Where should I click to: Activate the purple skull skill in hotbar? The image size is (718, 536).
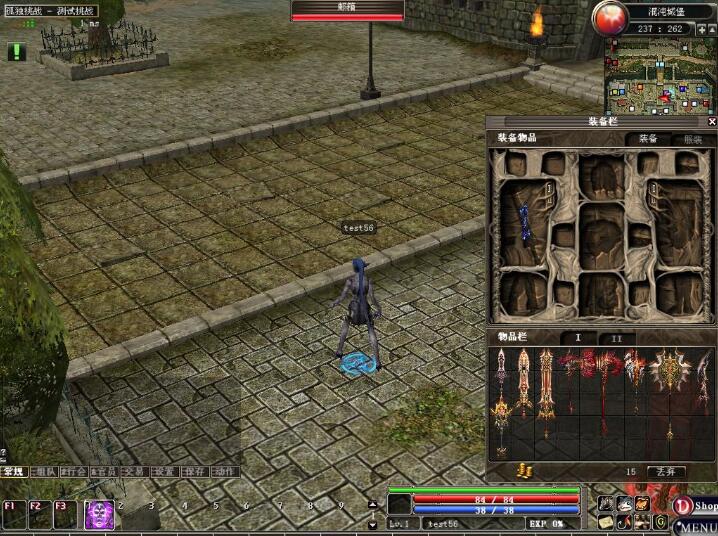[99, 515]
